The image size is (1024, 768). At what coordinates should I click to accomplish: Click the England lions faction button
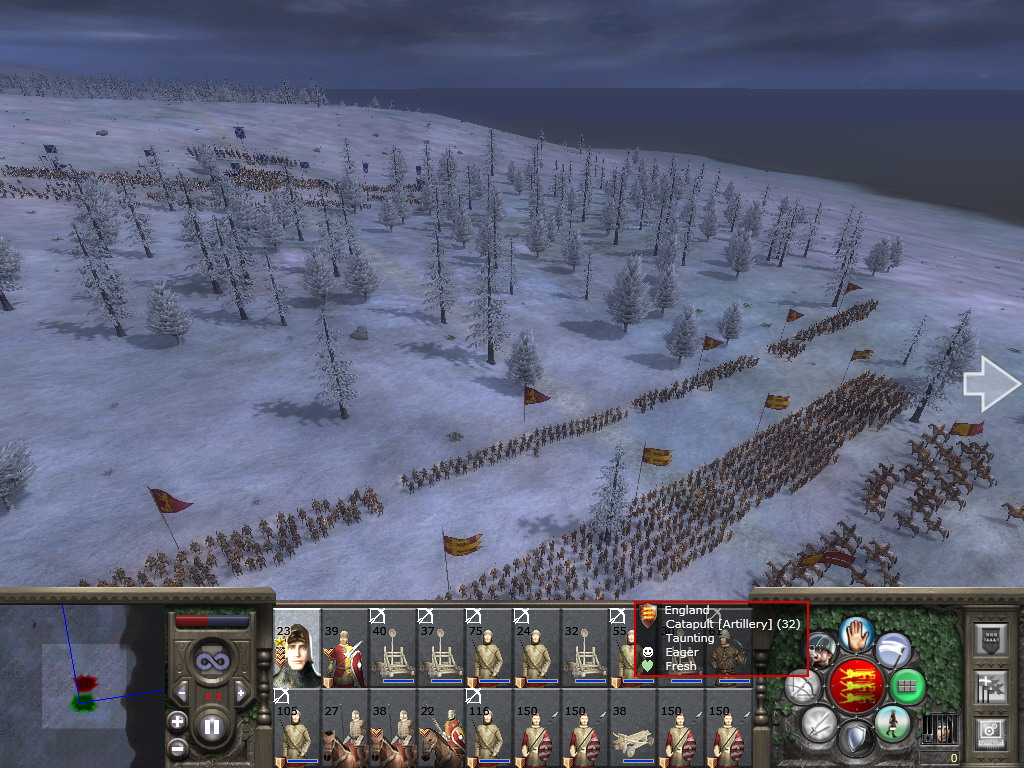click(x=856, y=687)
